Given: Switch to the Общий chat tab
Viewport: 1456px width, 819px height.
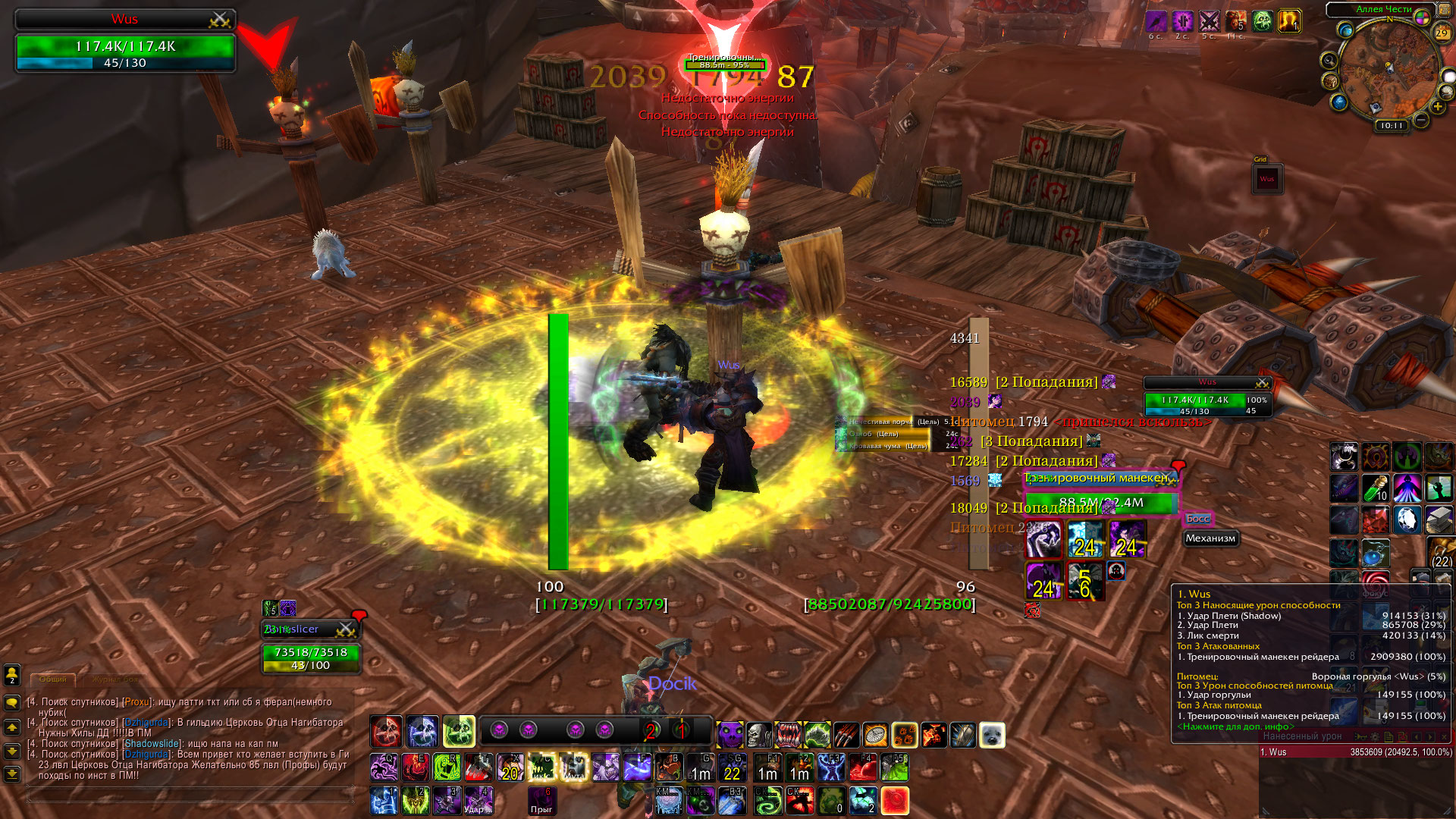Looking at the screenshot, I should (x=52, y=679).
